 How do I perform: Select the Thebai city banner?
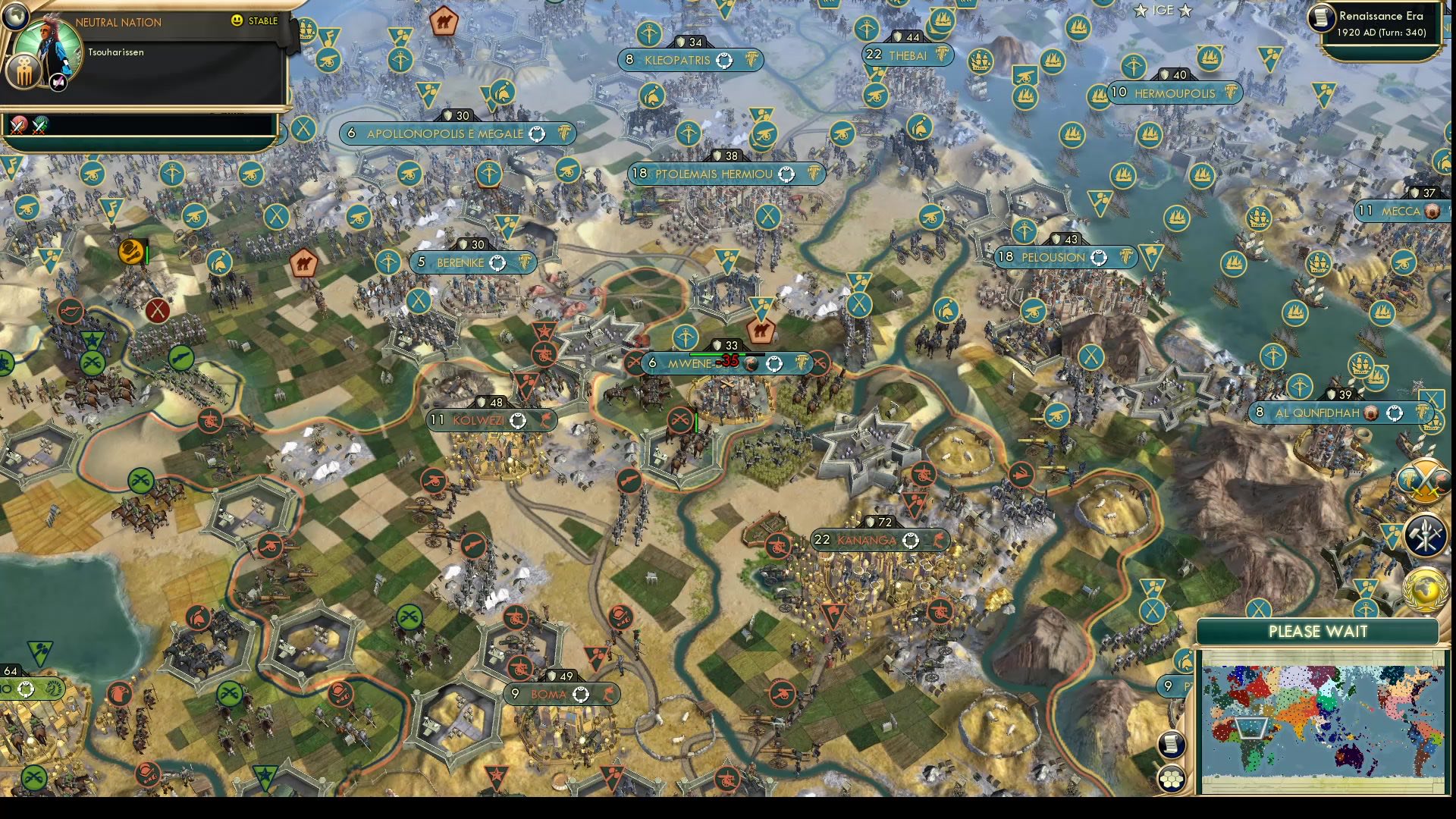pos(908,56)
